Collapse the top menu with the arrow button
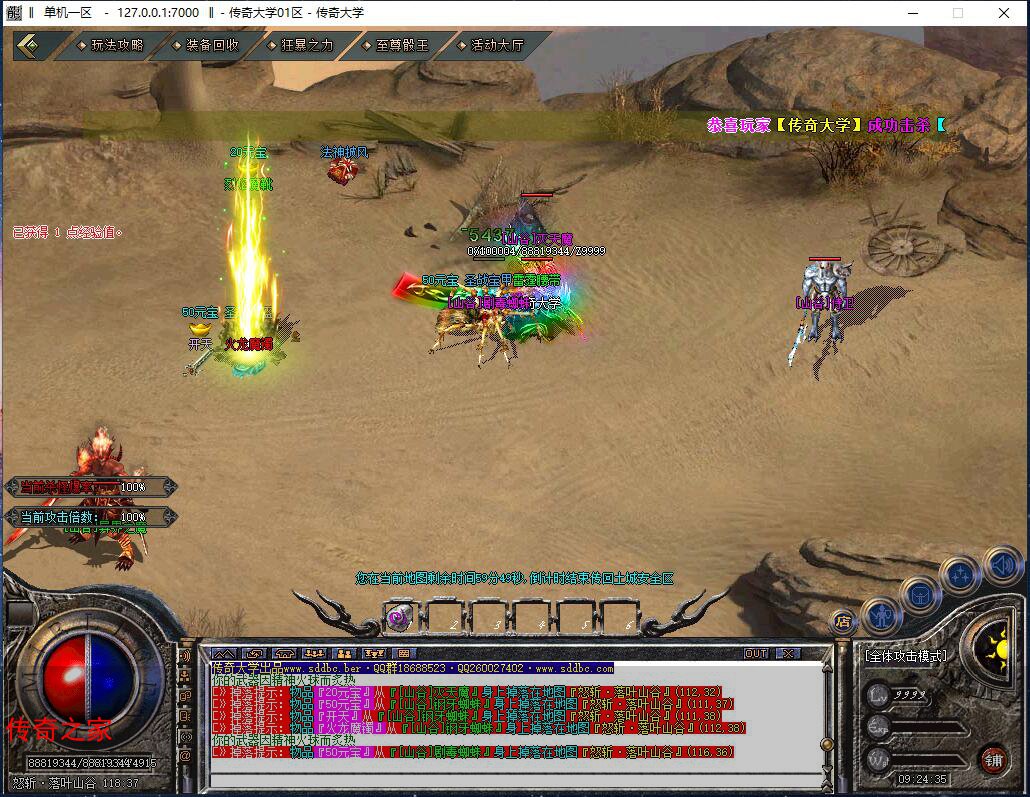The width and height of the screenshot is (1030, 797). coord(32,45)
